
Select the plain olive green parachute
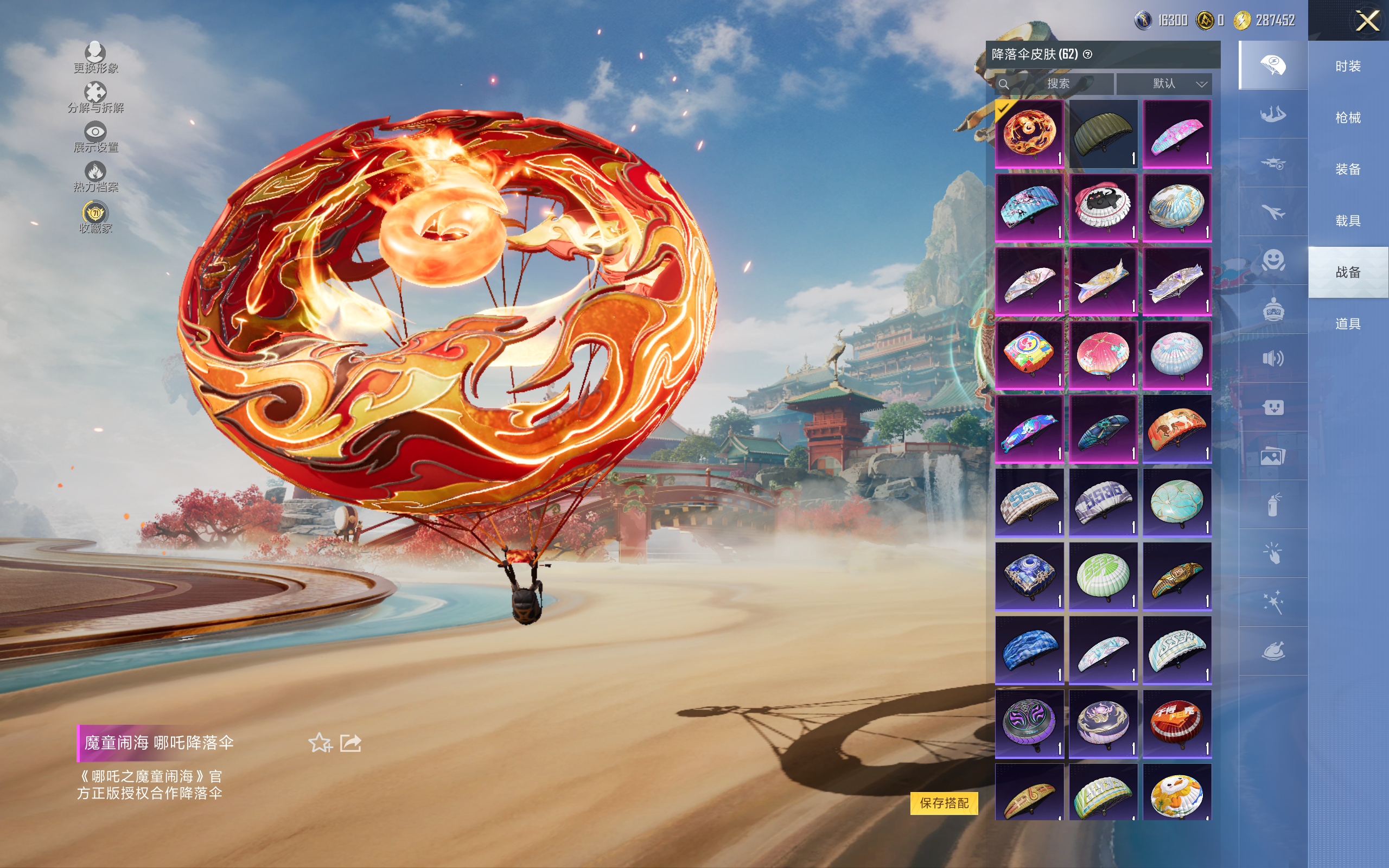pyautogui.click(x=1103, y=134)
